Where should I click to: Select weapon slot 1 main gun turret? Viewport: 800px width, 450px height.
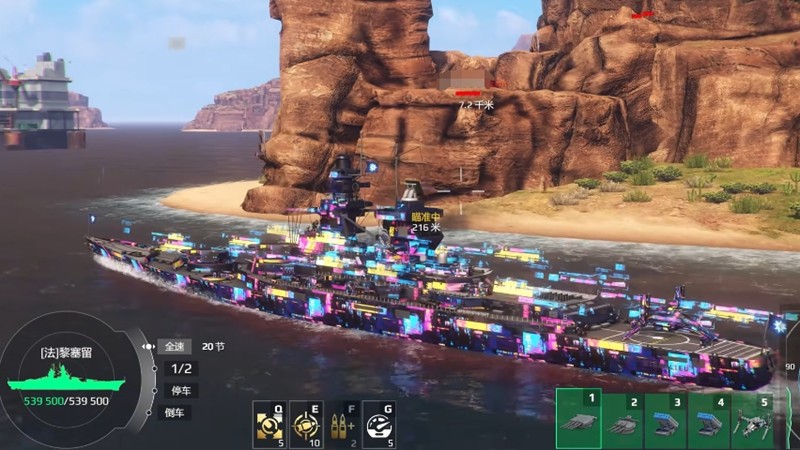click(x=578, y=419)
